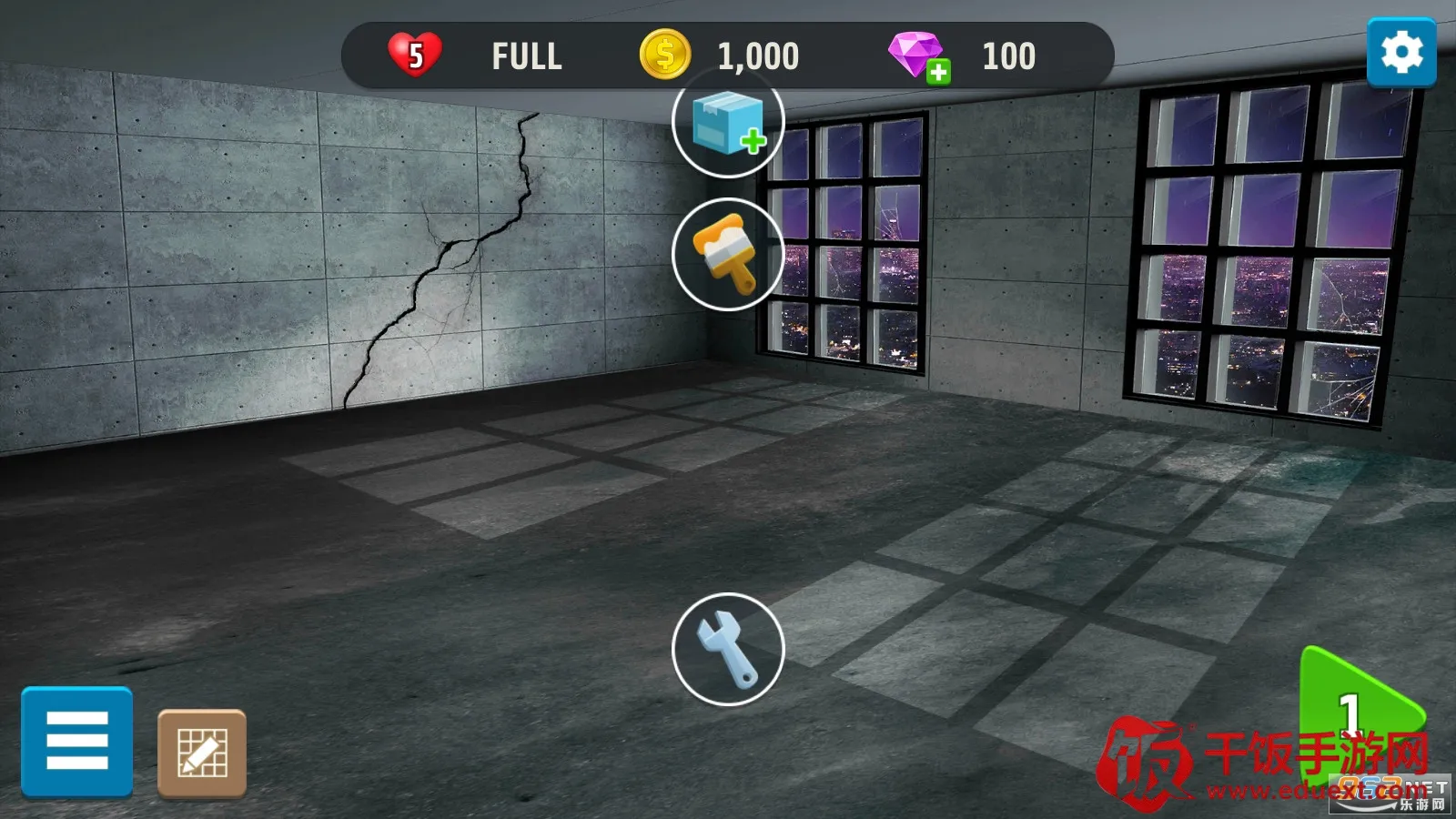Click the gold coin currency icon
This screenshot has height=819, width=1456.
click(665, 56)
